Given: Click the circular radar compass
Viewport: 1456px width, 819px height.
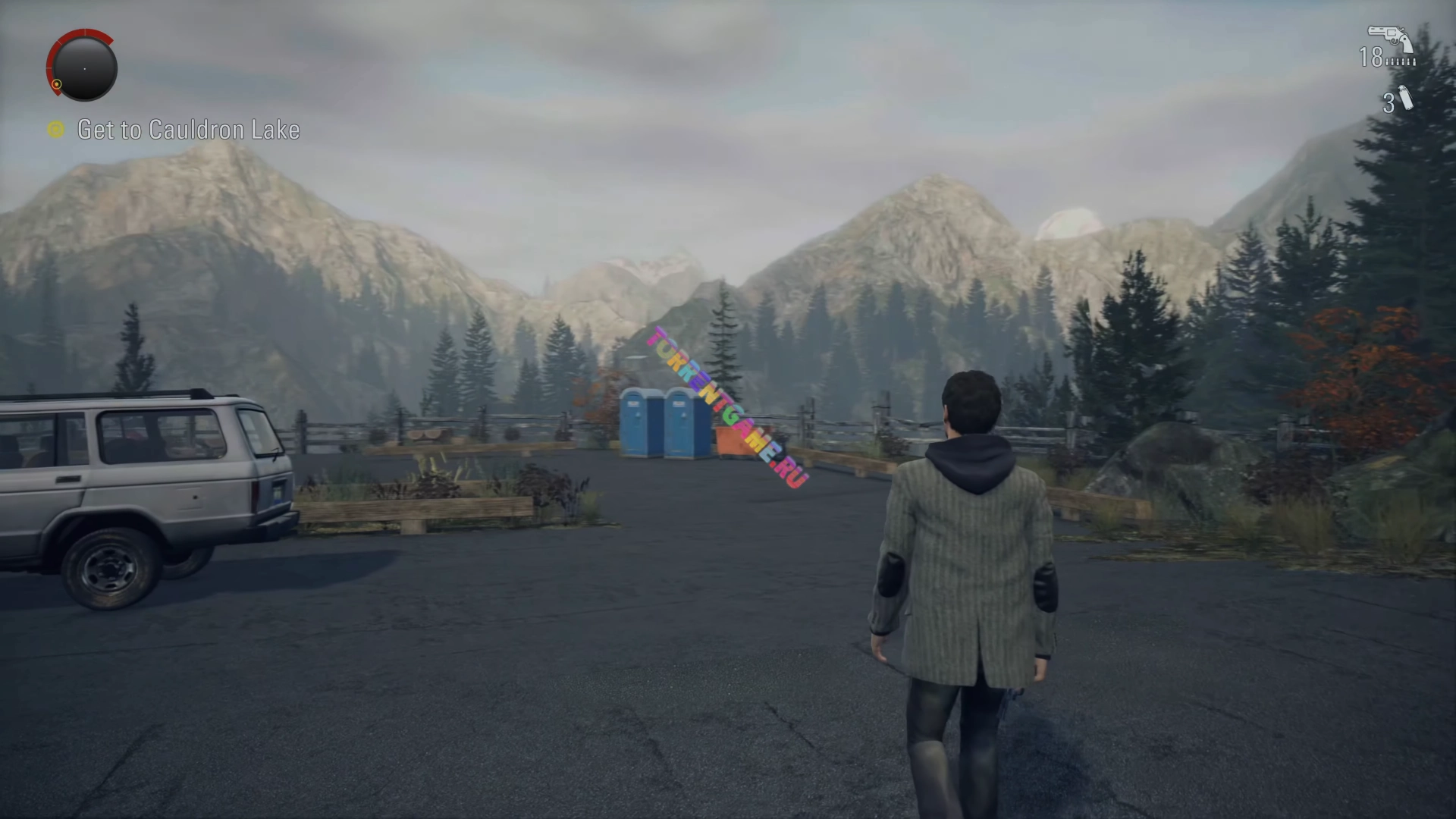Looking at the screenshot, I should click(x=83, y=67).
